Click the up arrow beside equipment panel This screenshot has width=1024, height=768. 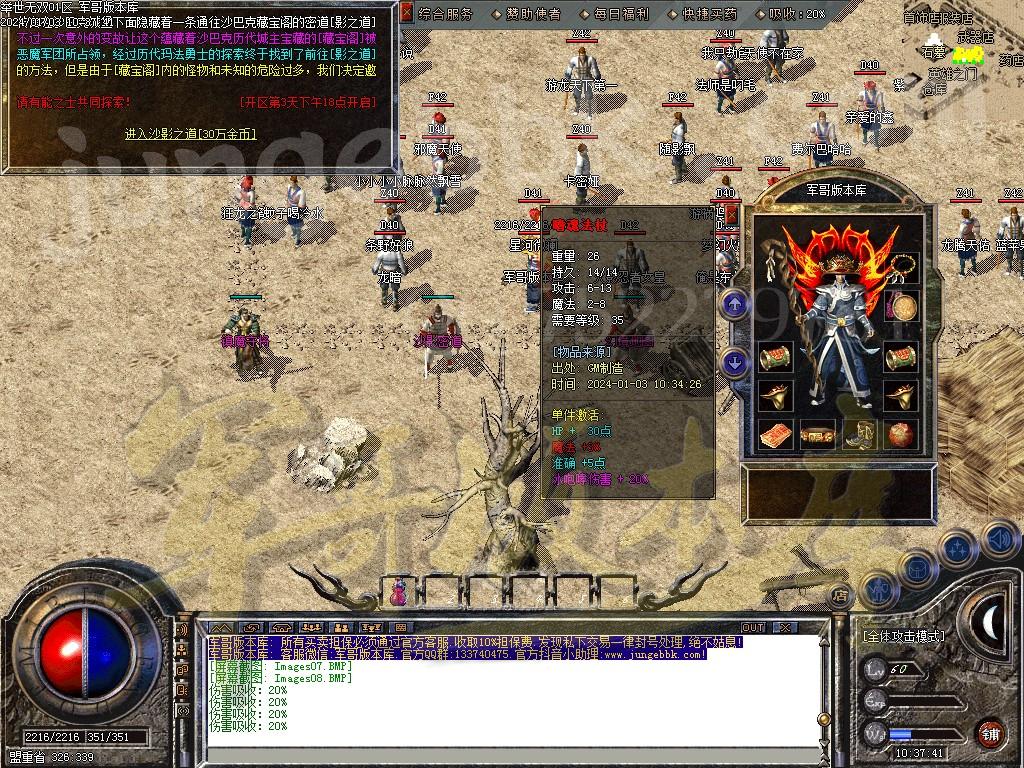[x=735, y=304]
